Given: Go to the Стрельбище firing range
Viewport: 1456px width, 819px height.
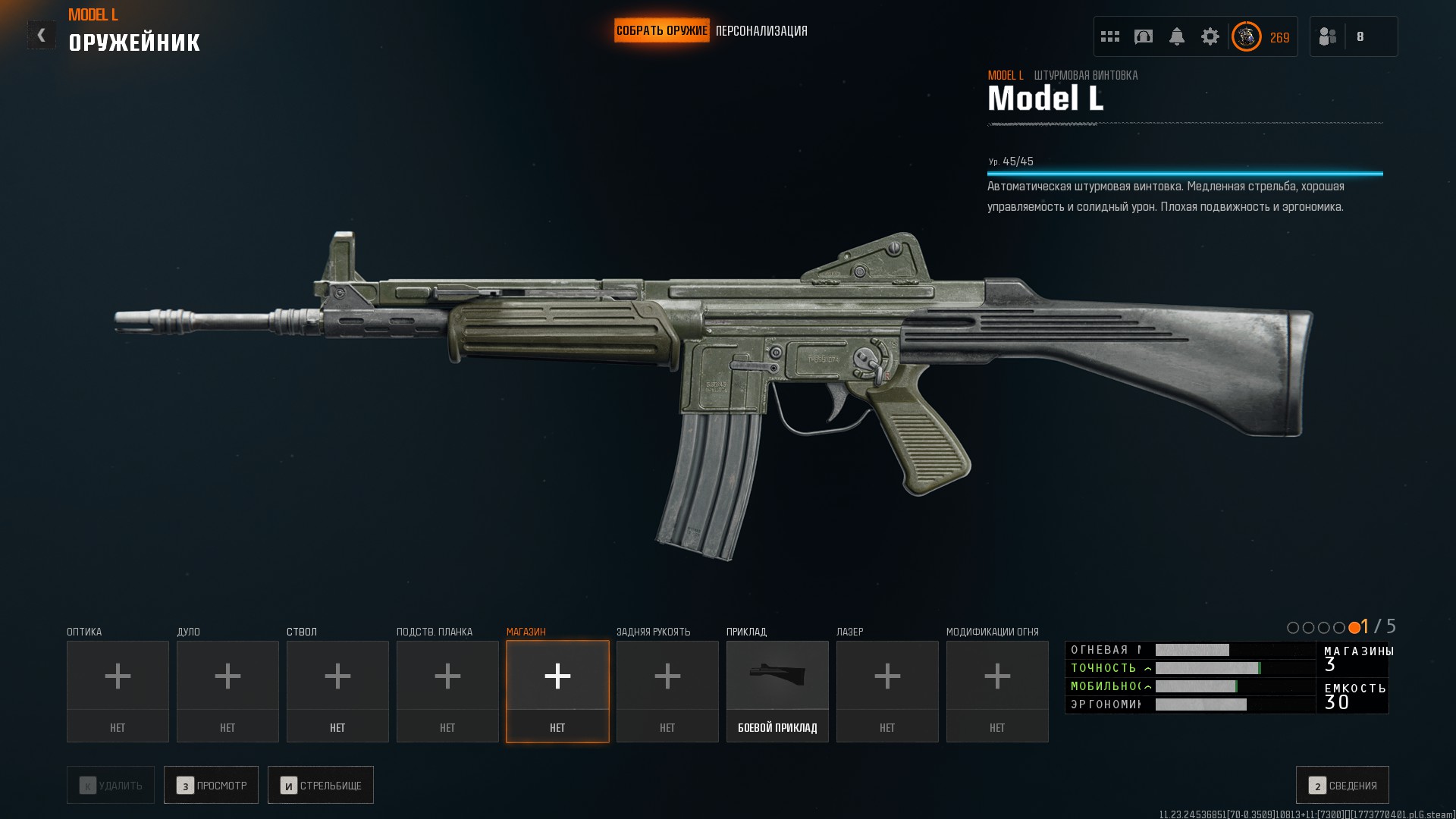Looking at the screenshot, I should 321,785.
